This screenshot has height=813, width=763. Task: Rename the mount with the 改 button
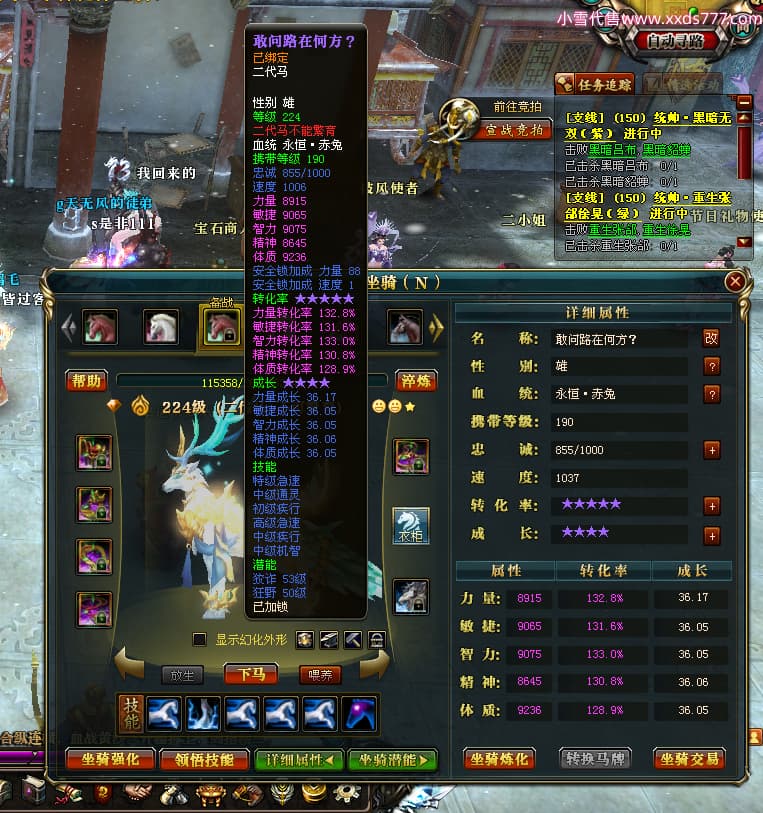pyautogui.click(x=711, y=339)
